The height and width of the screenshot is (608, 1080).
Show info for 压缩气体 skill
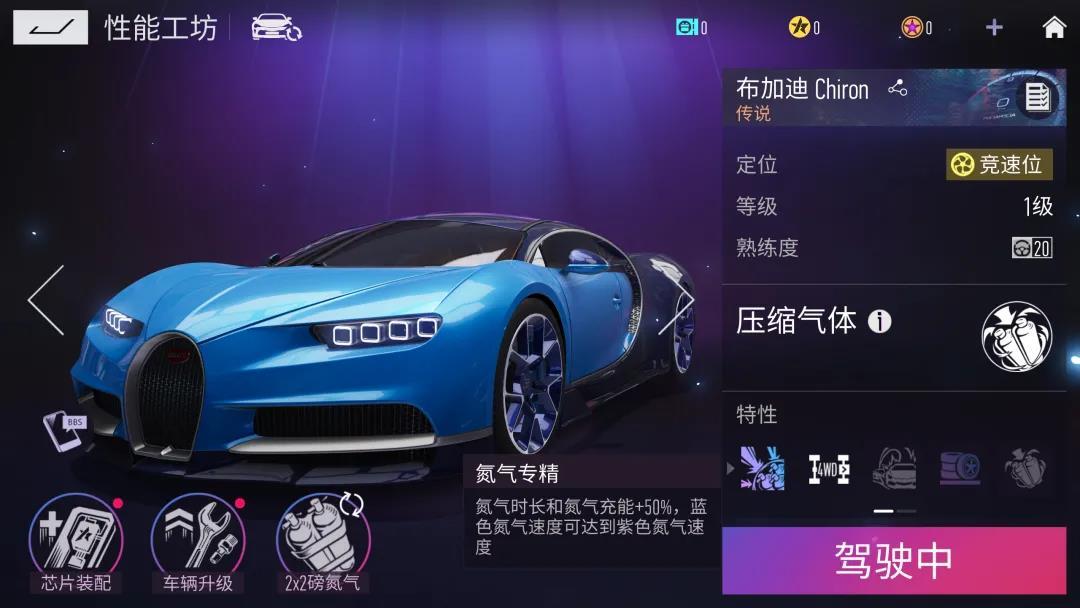tap(880, 321)
